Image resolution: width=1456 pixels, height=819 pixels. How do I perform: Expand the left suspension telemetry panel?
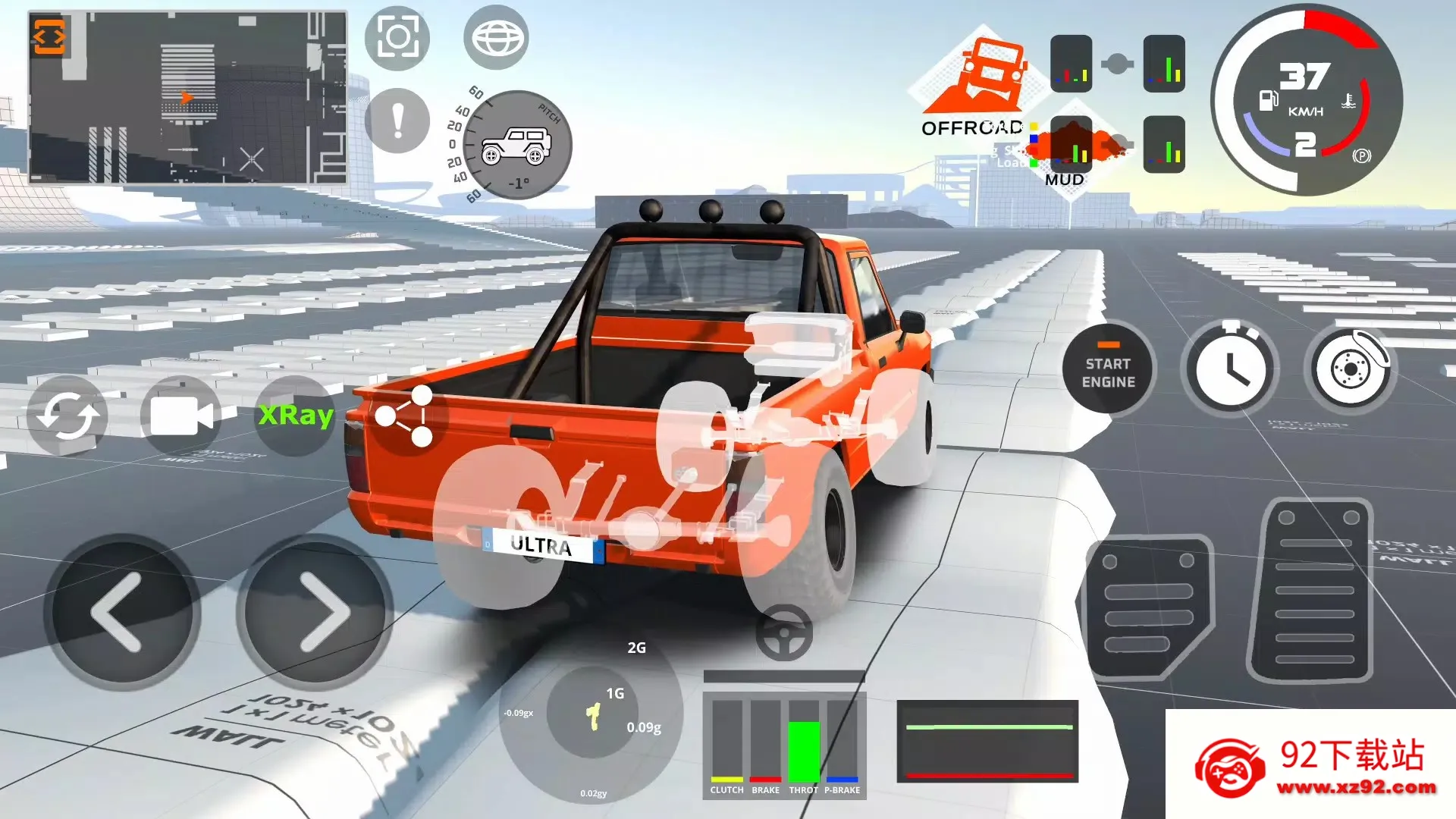click(x=1071, y=64)
